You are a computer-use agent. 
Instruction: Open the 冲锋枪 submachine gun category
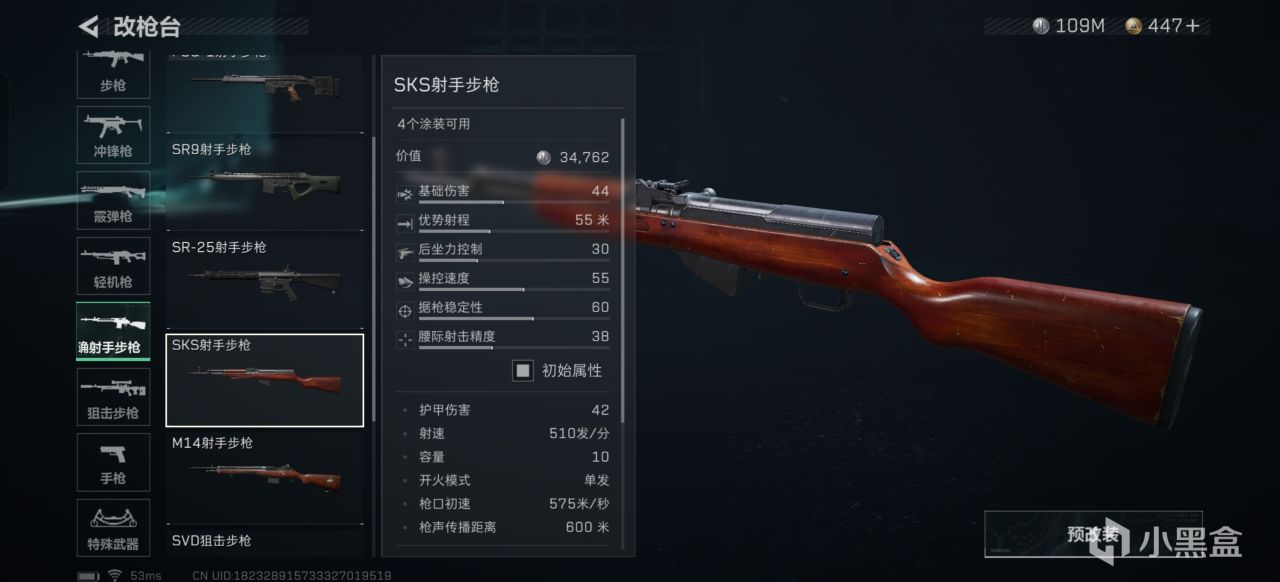tap(113, 135)
